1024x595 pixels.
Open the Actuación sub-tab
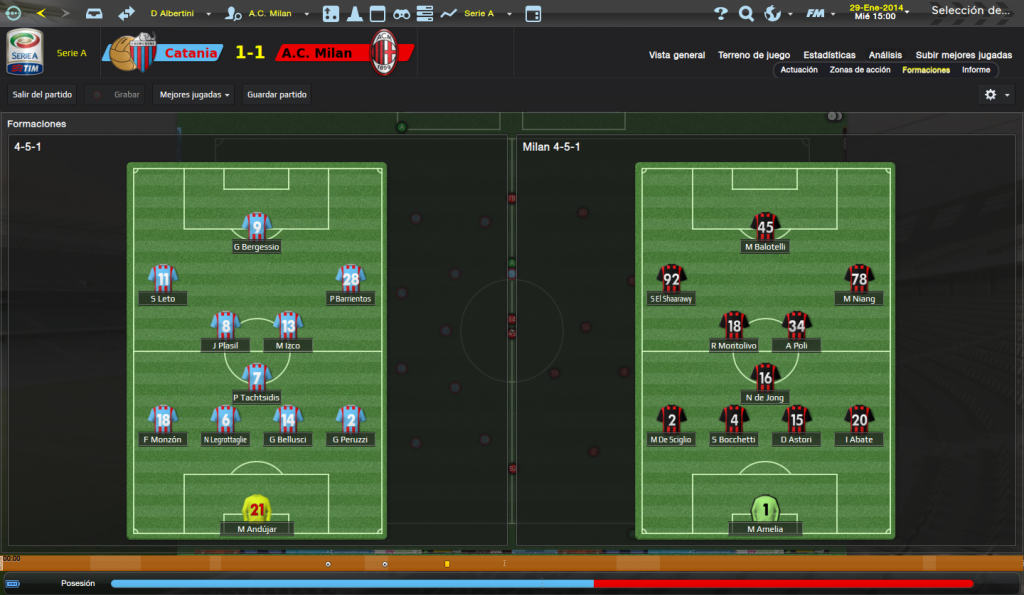[x=799, y=70]
